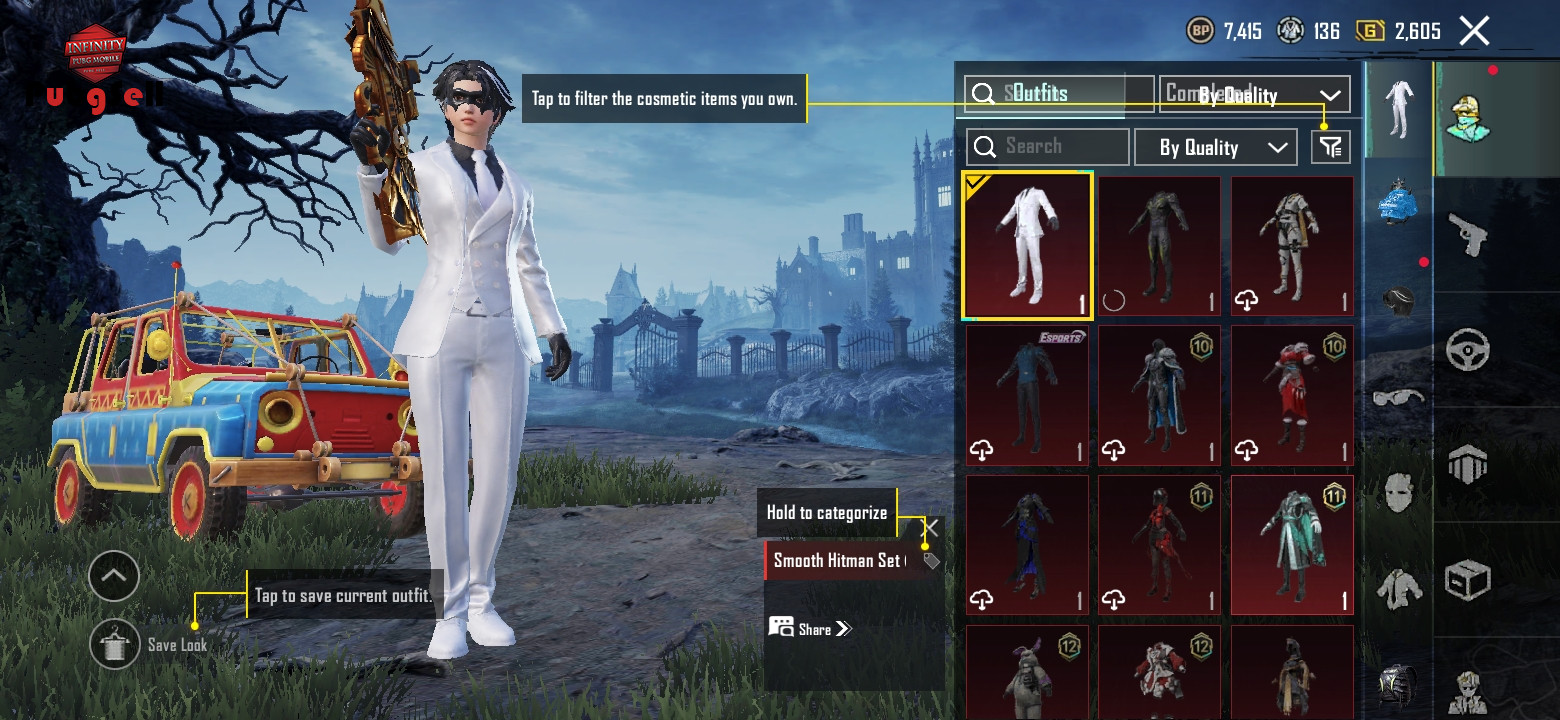The width and height of the screenshot is (1560, 720).
Task: Tap the owned-items filter icon
Action: pyautogui.click(x=1330, y=147)
